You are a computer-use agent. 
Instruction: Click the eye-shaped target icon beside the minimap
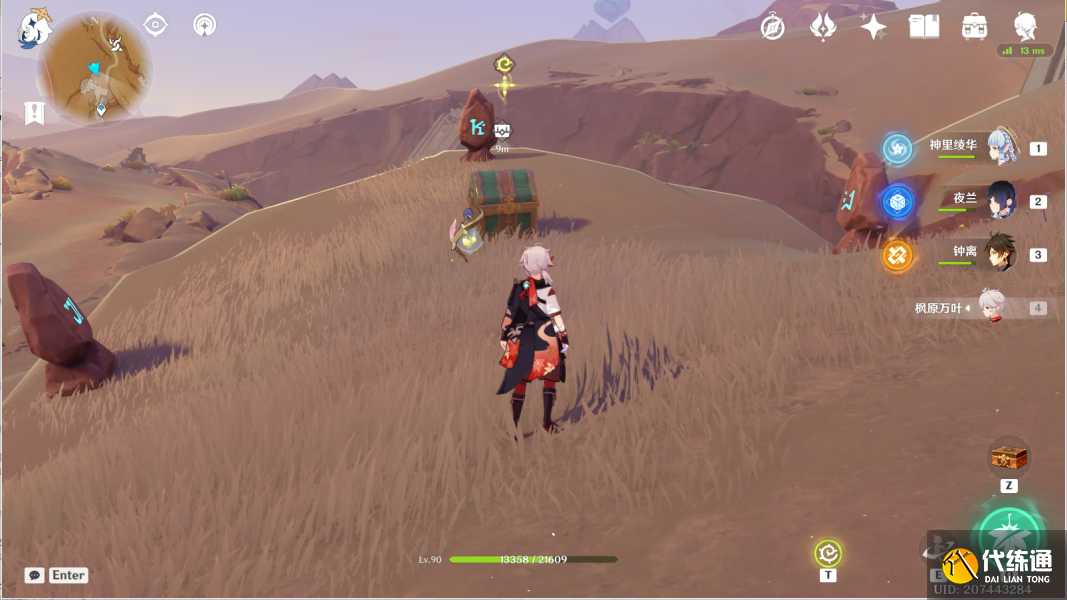(x=156, y=25)
